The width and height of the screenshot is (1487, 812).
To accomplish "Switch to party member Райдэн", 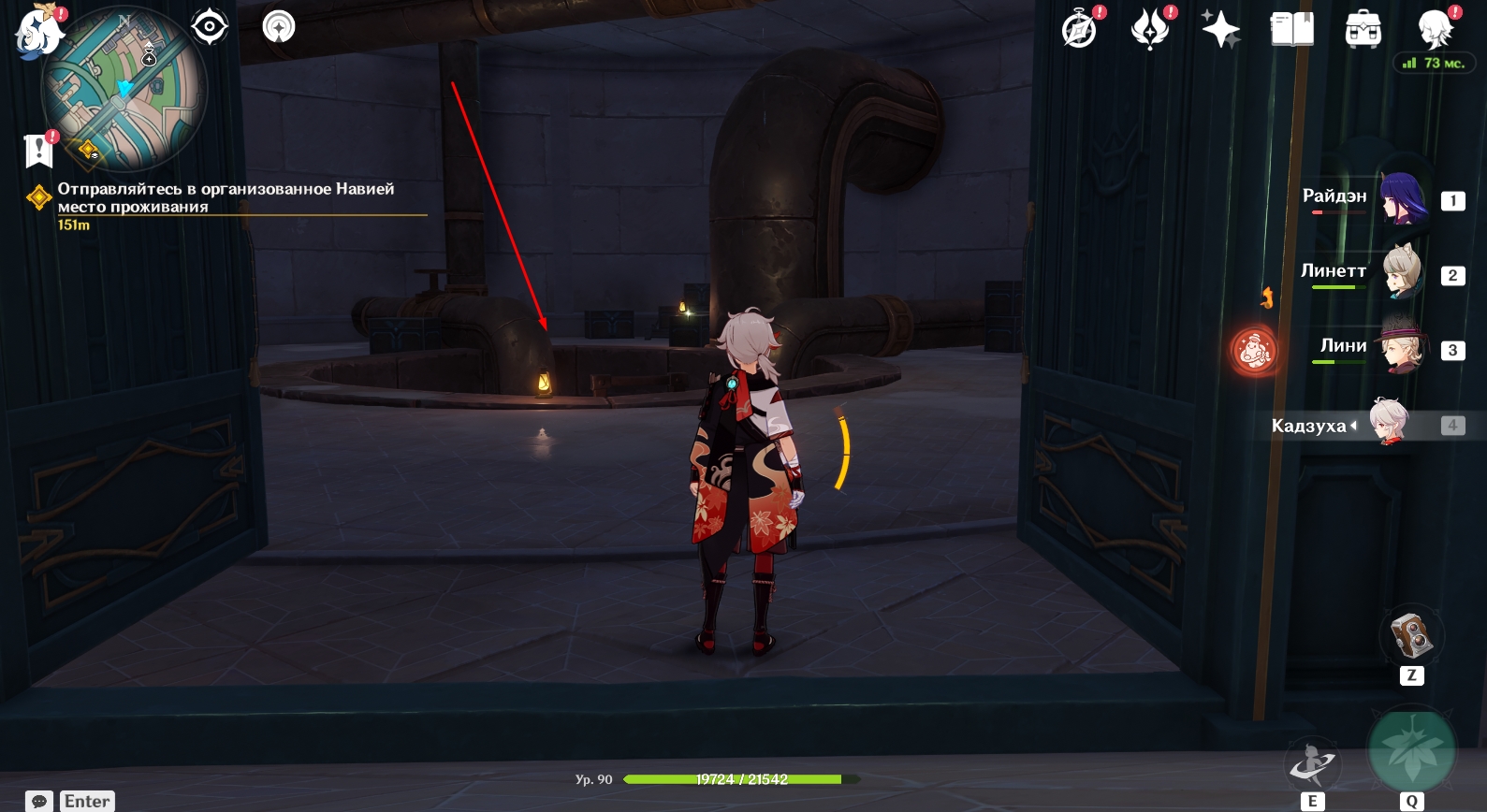I will pyautogui.click(x=1402, y=198).
